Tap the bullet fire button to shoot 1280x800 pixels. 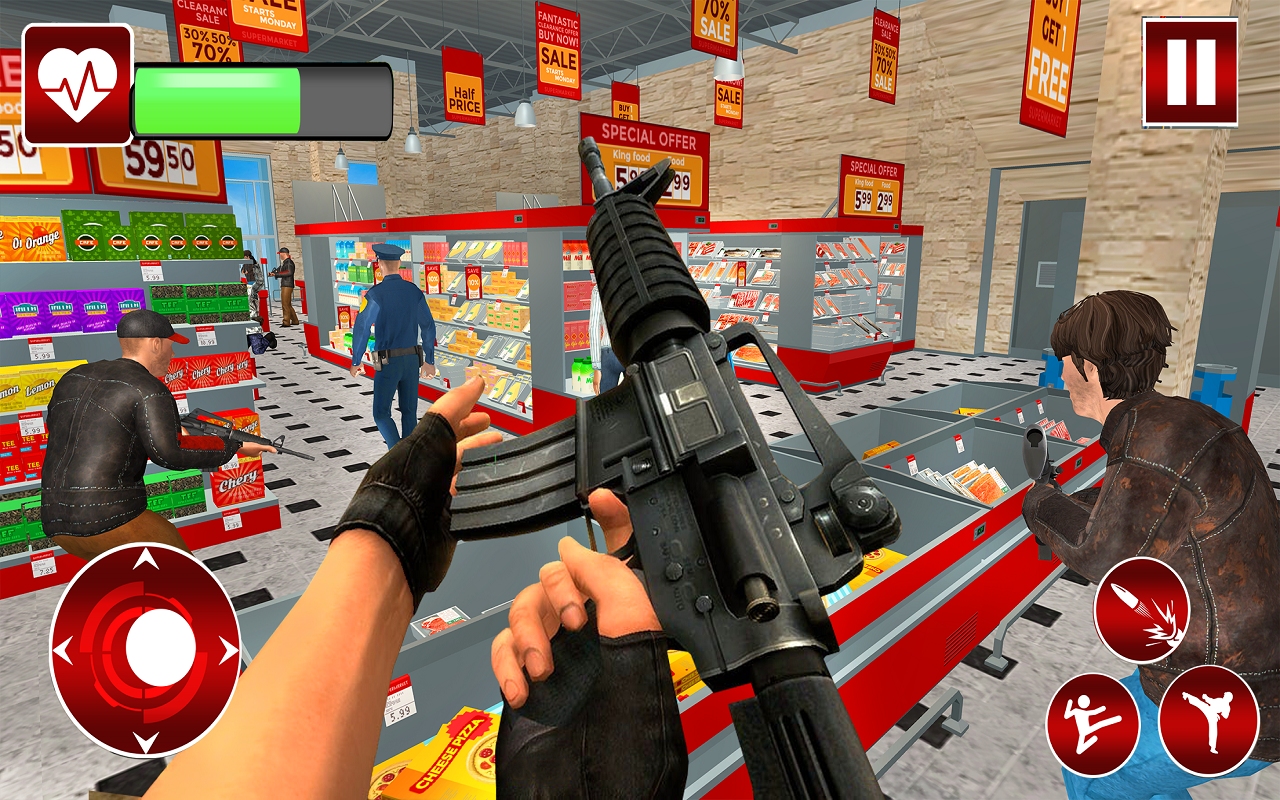(1141, 609)
